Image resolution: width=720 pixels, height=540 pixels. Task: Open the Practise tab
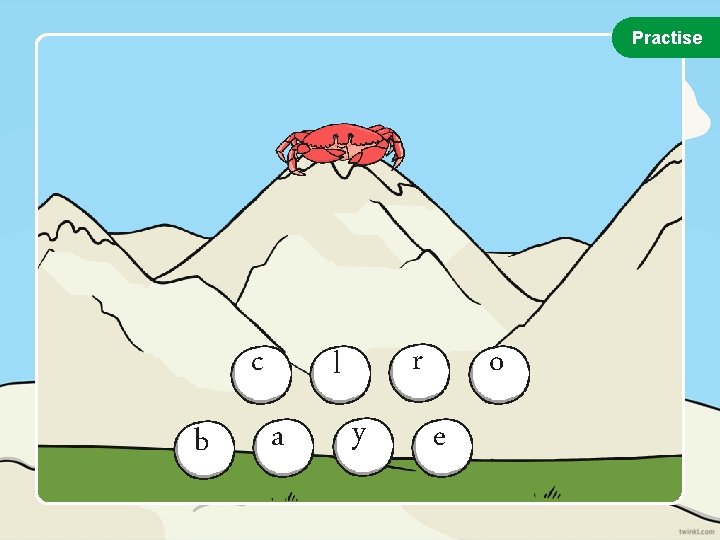tap(666, 38)
